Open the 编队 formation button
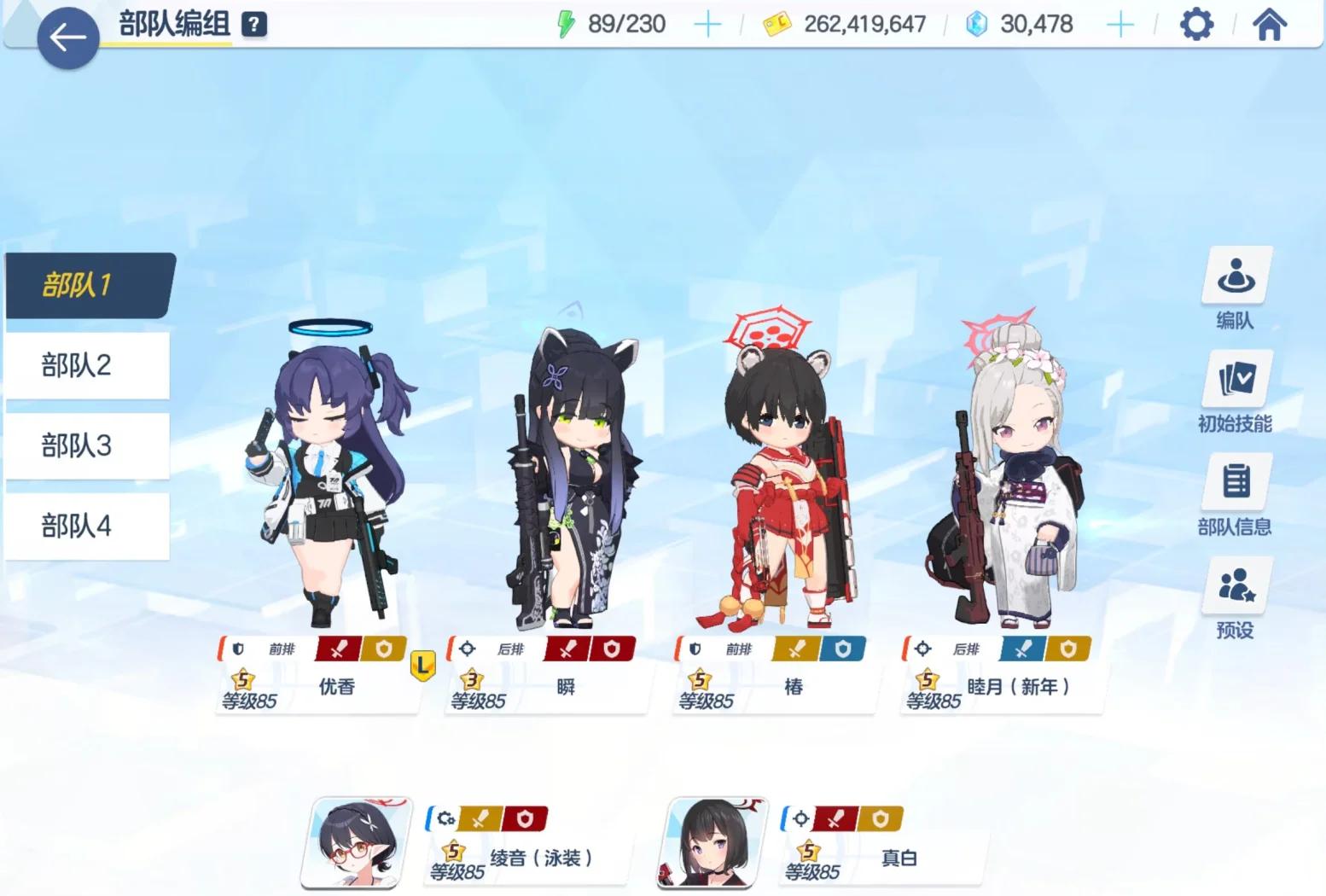This screenshot has height=896, width=1326. (x=1236, y=290)
